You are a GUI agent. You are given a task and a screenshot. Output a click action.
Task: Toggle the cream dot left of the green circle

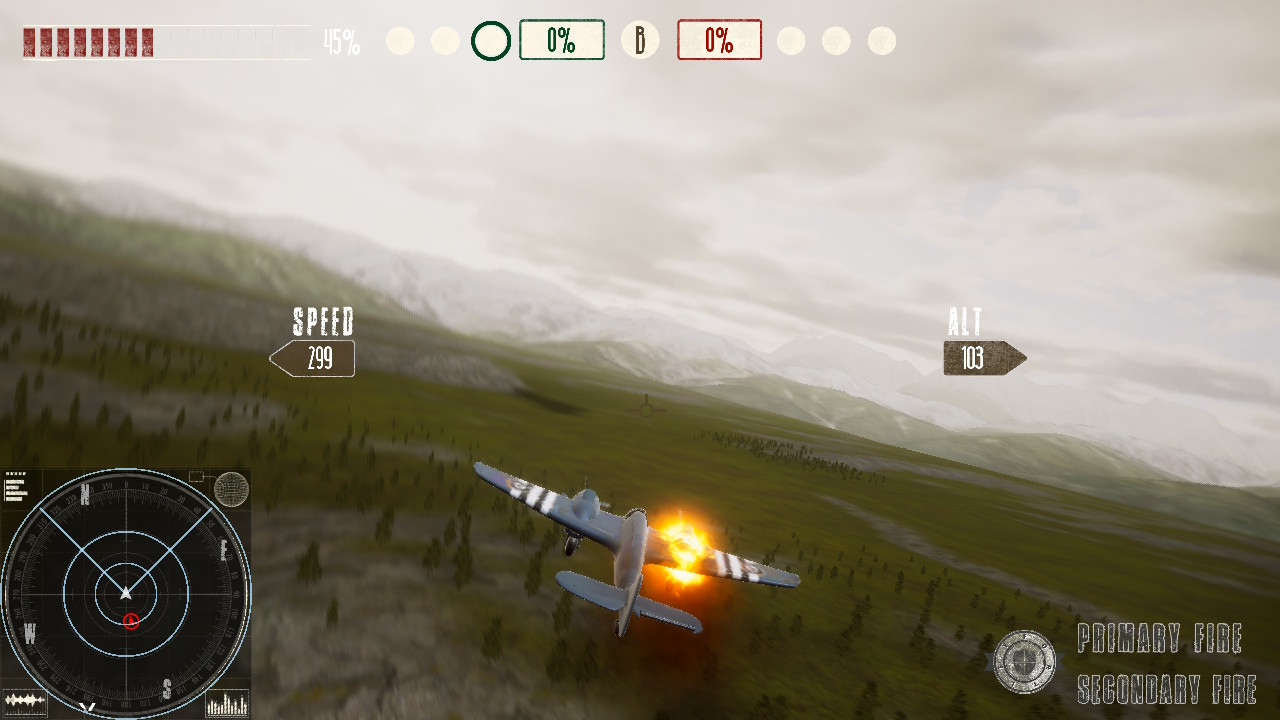coord(444,40)
